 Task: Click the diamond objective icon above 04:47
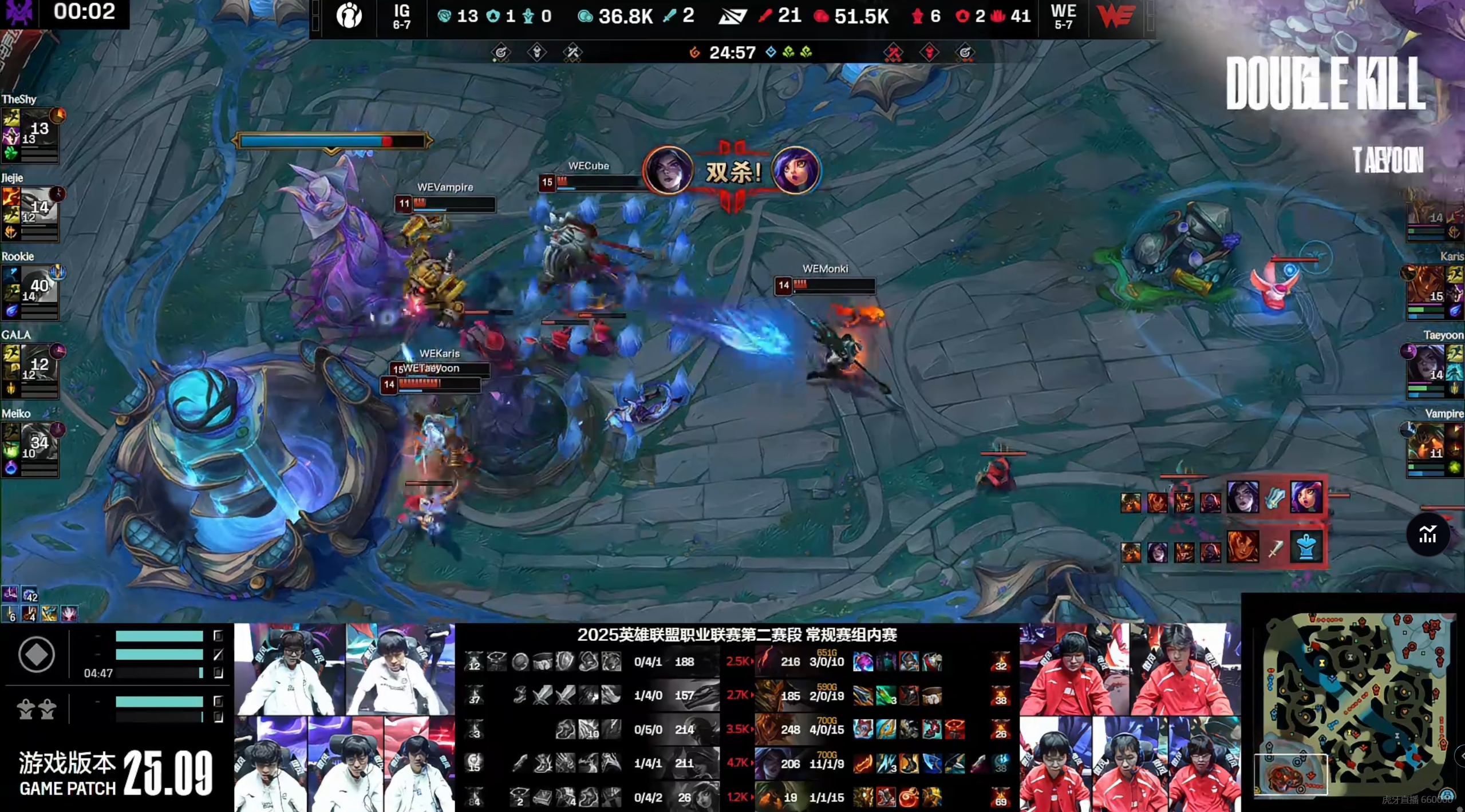pyautogui.click(x=37, y=654)
